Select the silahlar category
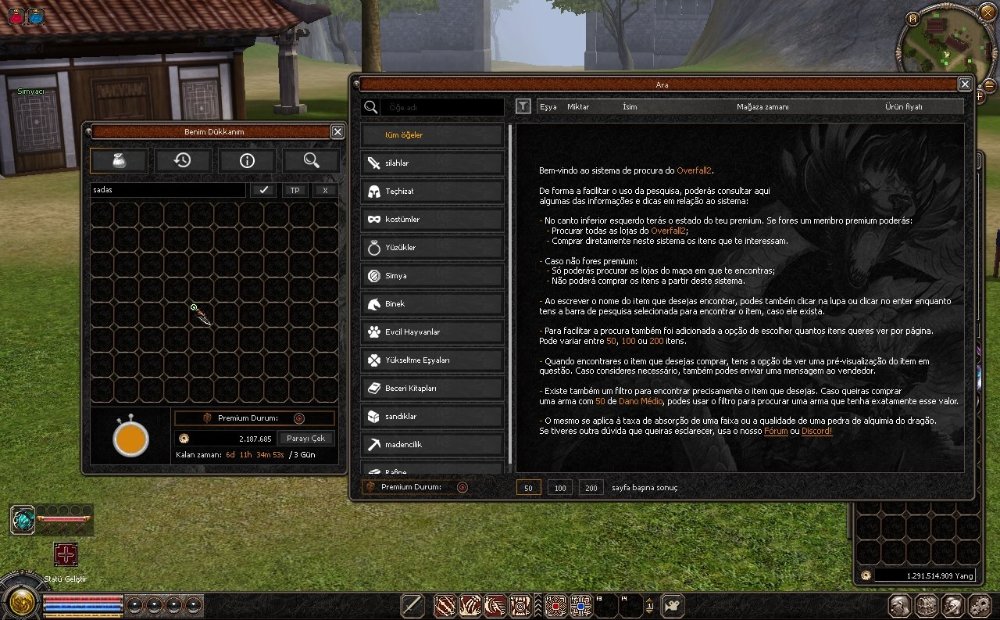This screenshot has width=1000, height=620. (432, 163)
